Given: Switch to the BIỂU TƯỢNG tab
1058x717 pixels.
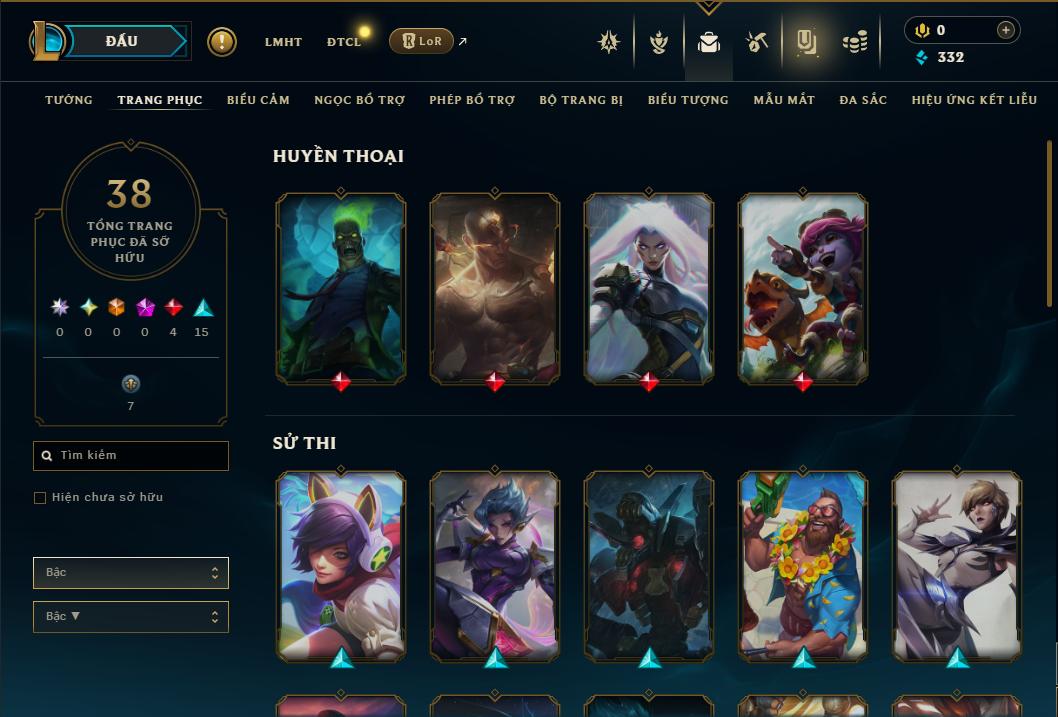Looking at the screenshot, I should coord(688,100).
